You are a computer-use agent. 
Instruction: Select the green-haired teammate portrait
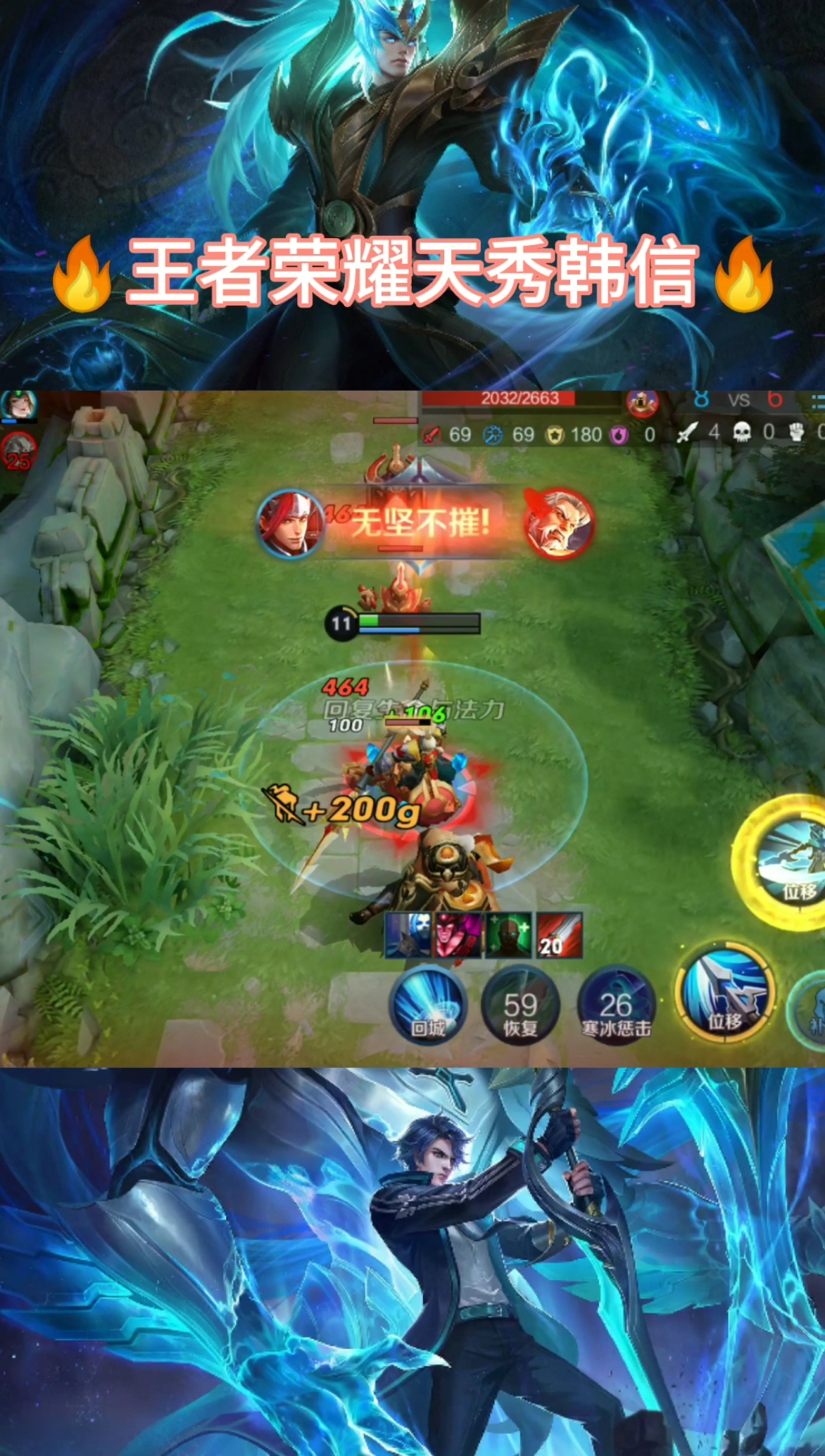pyautogui.click(x=18, y=406)
